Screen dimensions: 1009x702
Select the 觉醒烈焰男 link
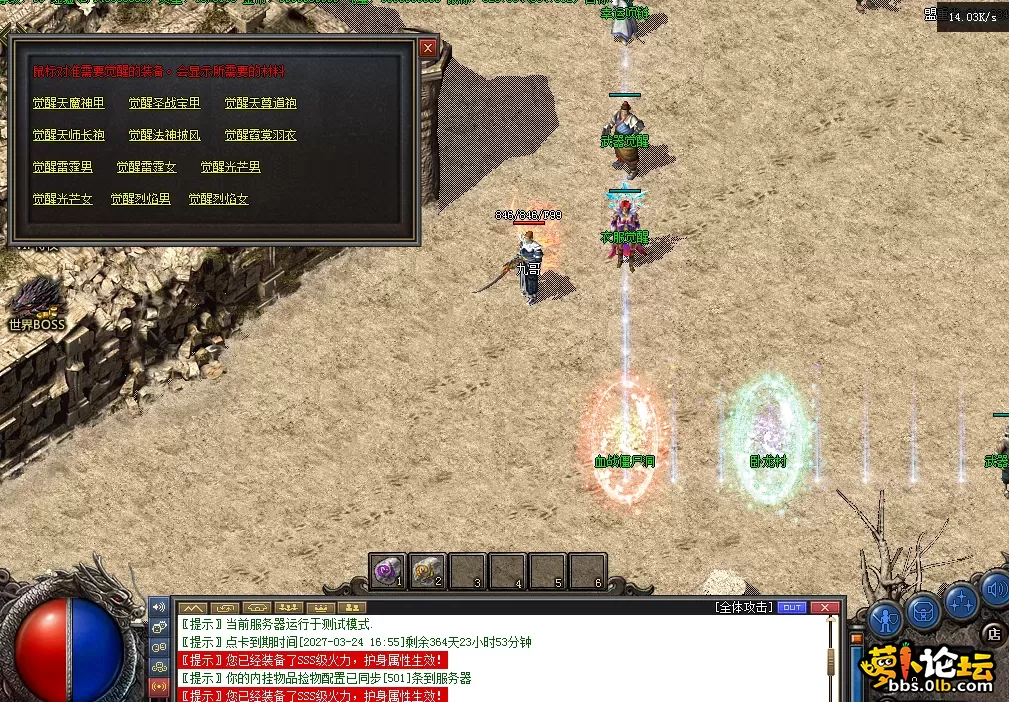pyautogui.click(x=140, y=199)
